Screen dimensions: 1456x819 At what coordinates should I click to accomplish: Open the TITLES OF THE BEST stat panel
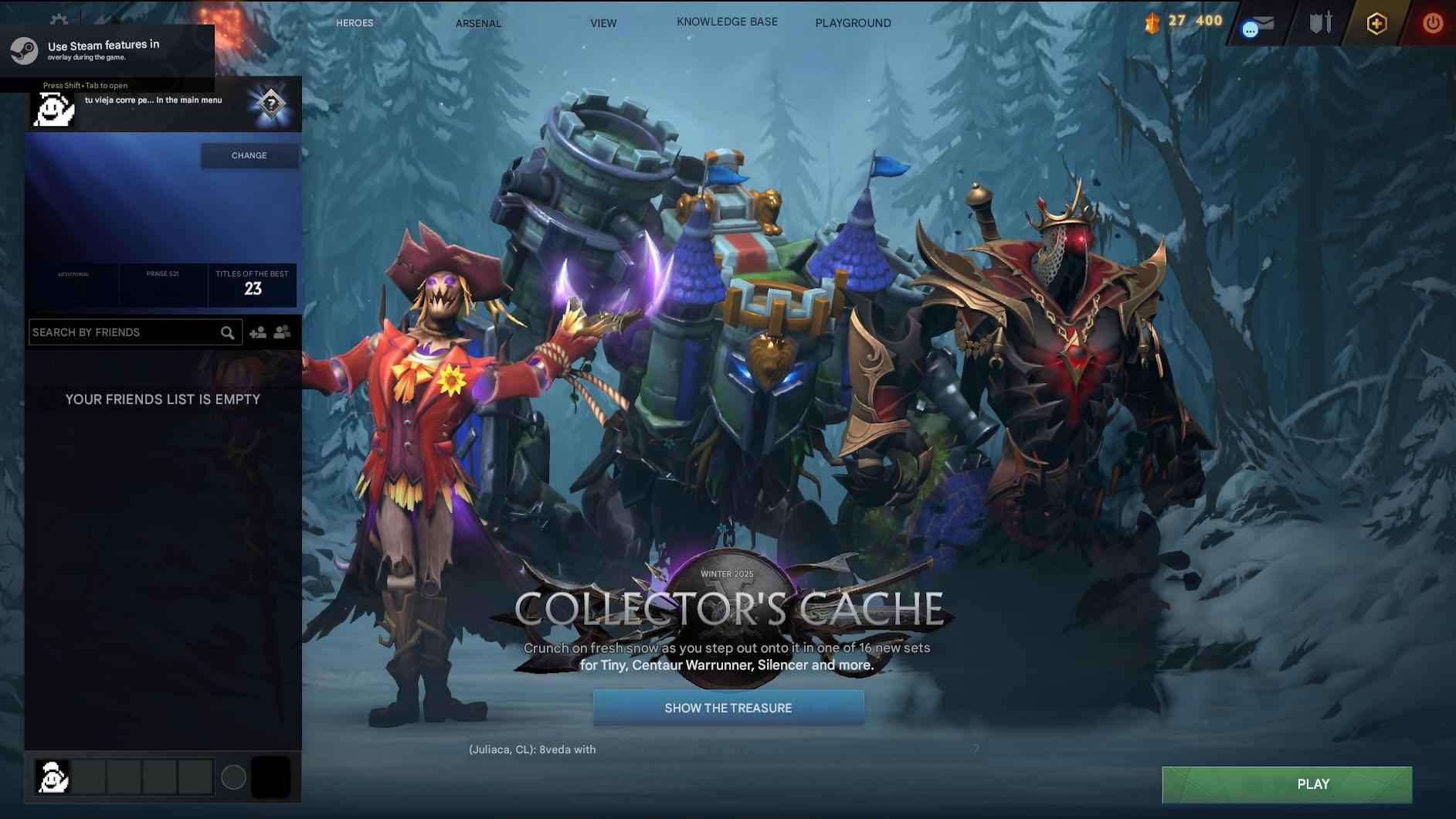tap(251, 284)
